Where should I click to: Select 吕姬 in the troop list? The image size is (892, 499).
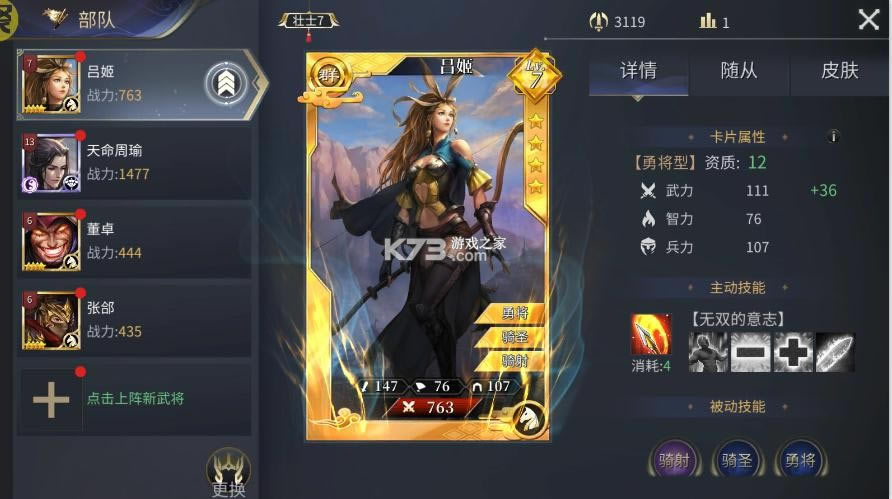click(115, 84)
